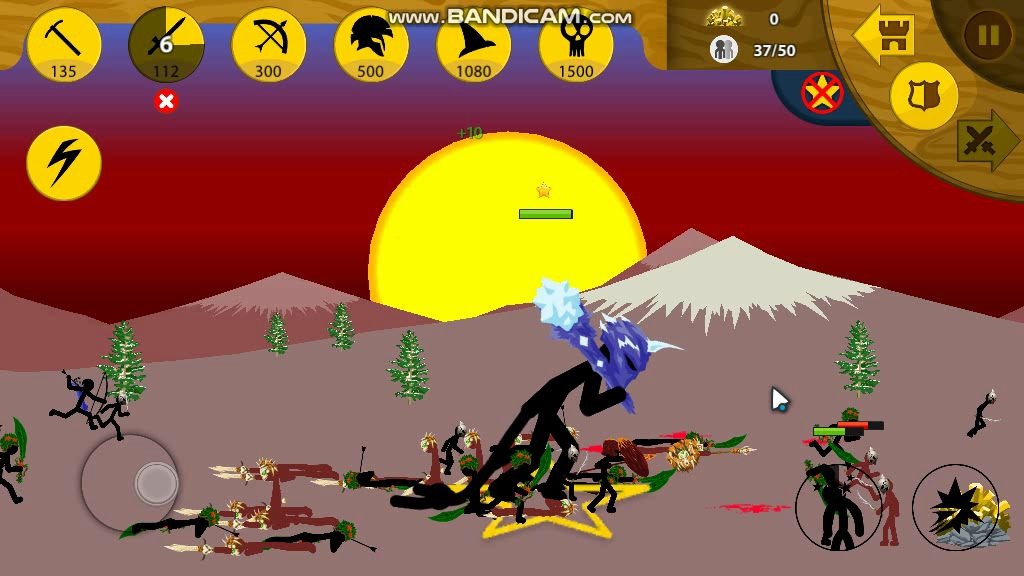Train the skull giant unit for 1500
The width and height of the screenshot is (1024, 576).
[x=575, y=45]
